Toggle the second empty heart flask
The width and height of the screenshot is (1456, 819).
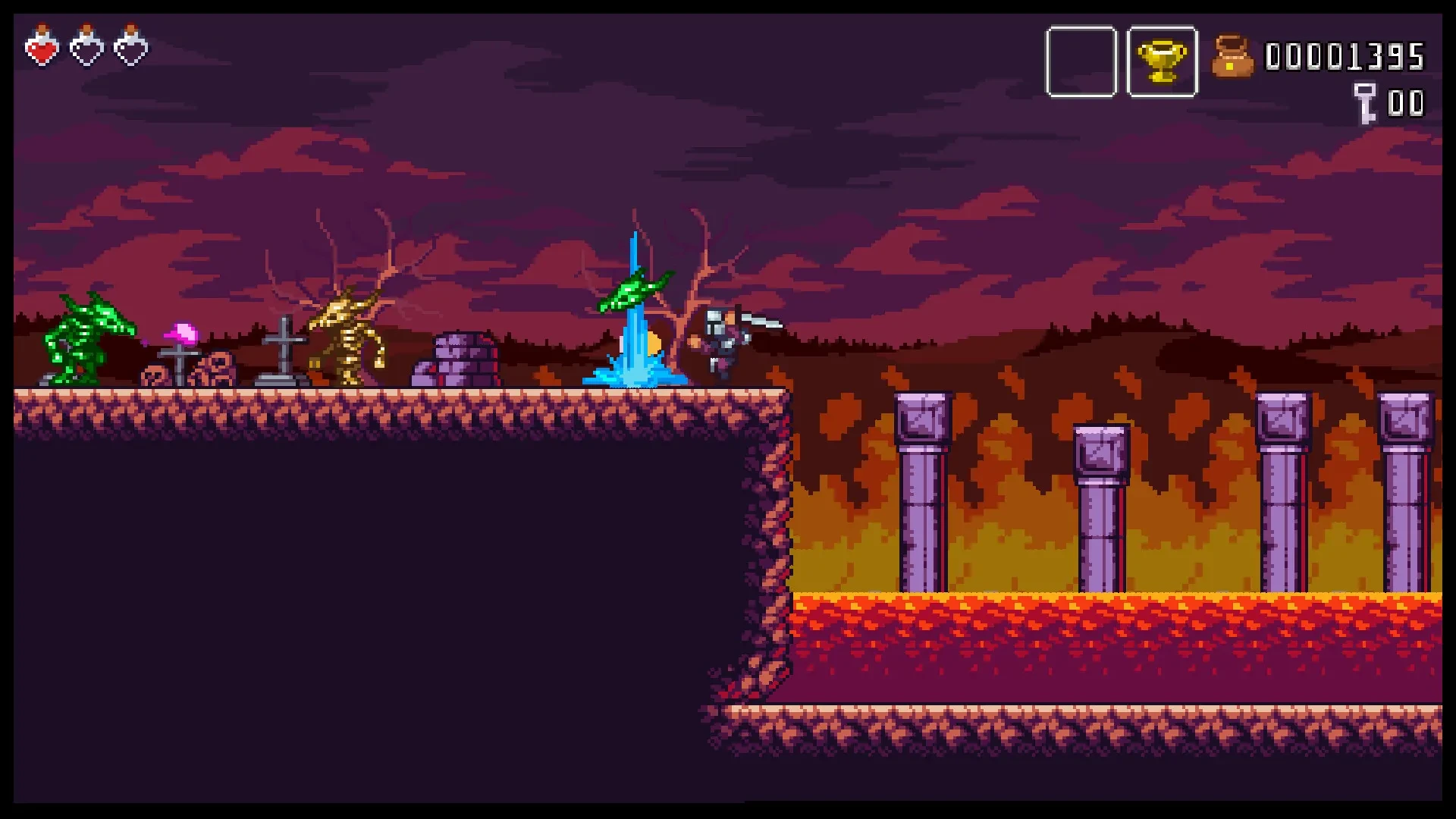(130, 45)
